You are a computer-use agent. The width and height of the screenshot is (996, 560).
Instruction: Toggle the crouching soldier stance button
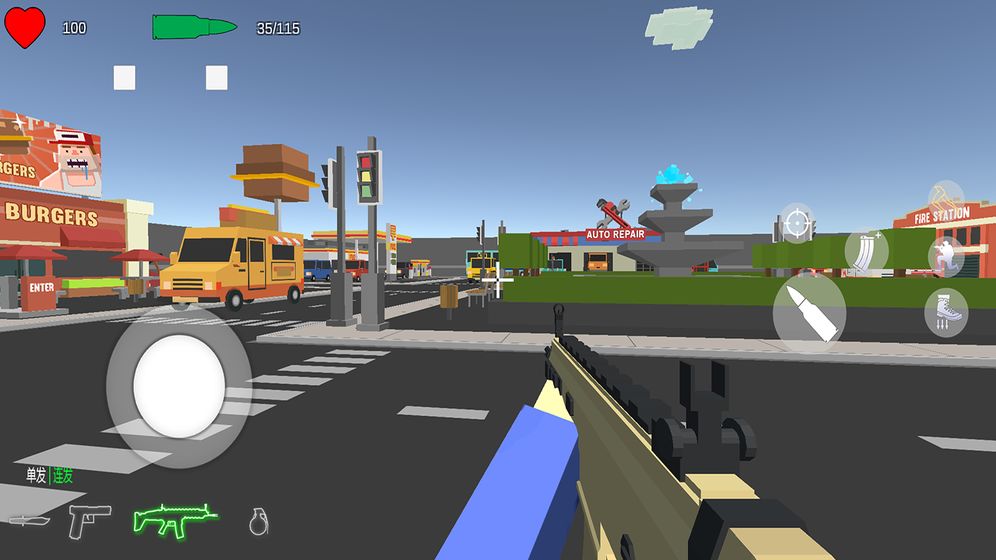click(x=945, y=256)
